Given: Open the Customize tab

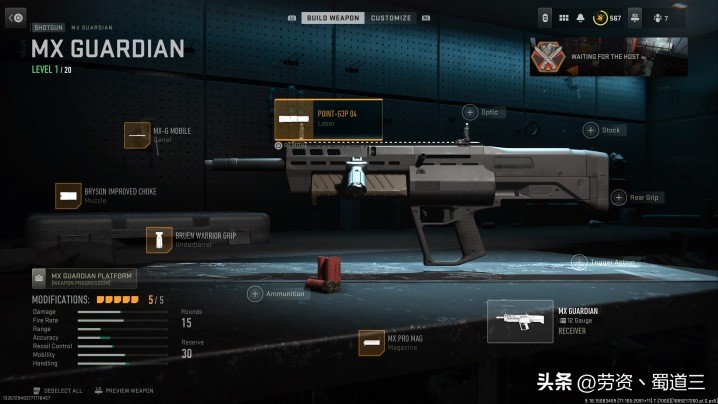Looking at the screenshot, I should [390, 18].
